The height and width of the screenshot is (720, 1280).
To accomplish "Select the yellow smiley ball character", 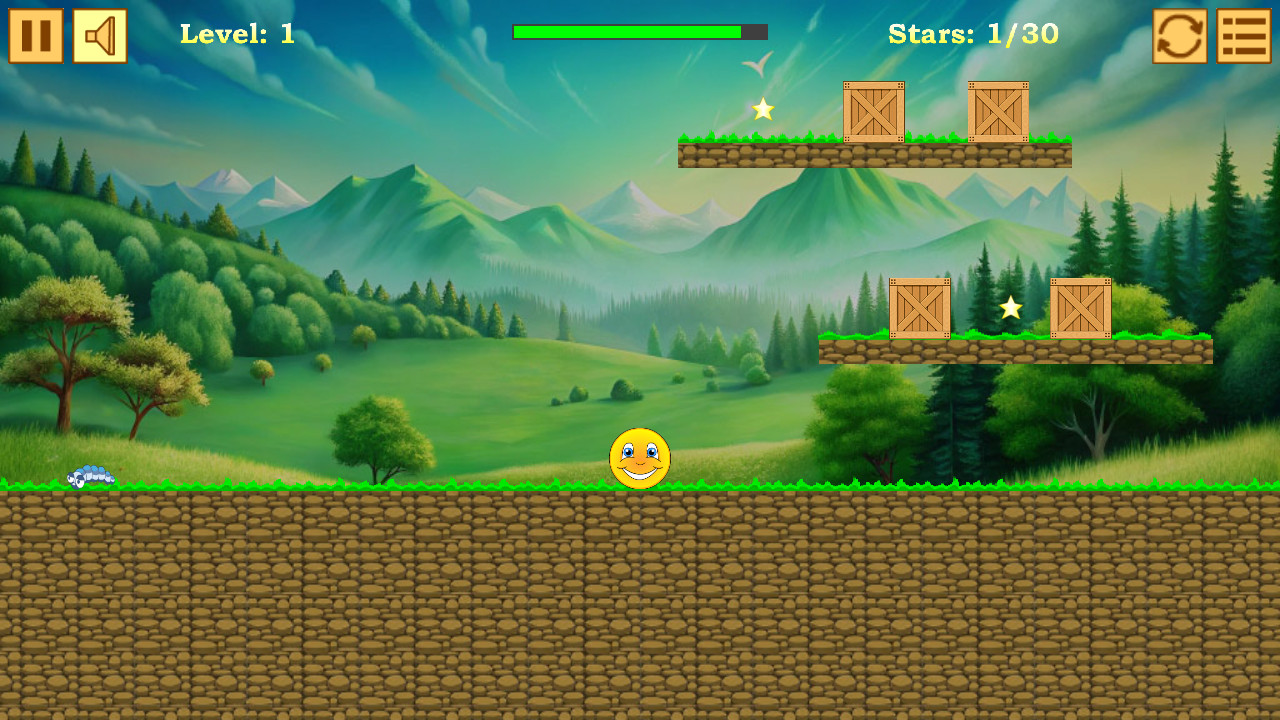I will click(640, 458).
